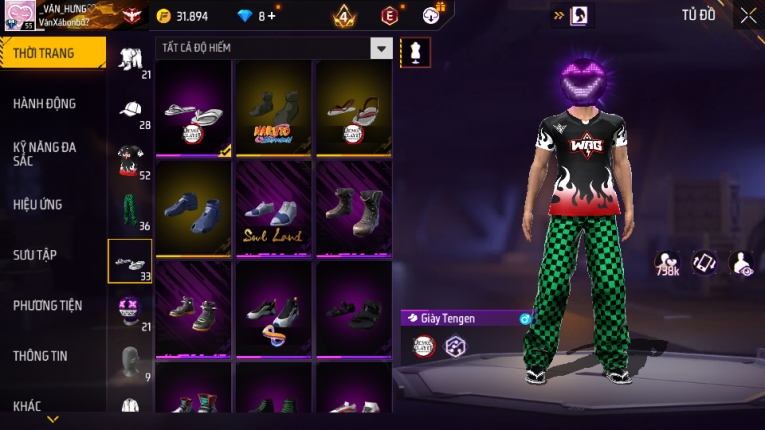This screenshot has width=765, height=430.
Task: Select the Soul Land shoes item
Action: pos(274,208)
